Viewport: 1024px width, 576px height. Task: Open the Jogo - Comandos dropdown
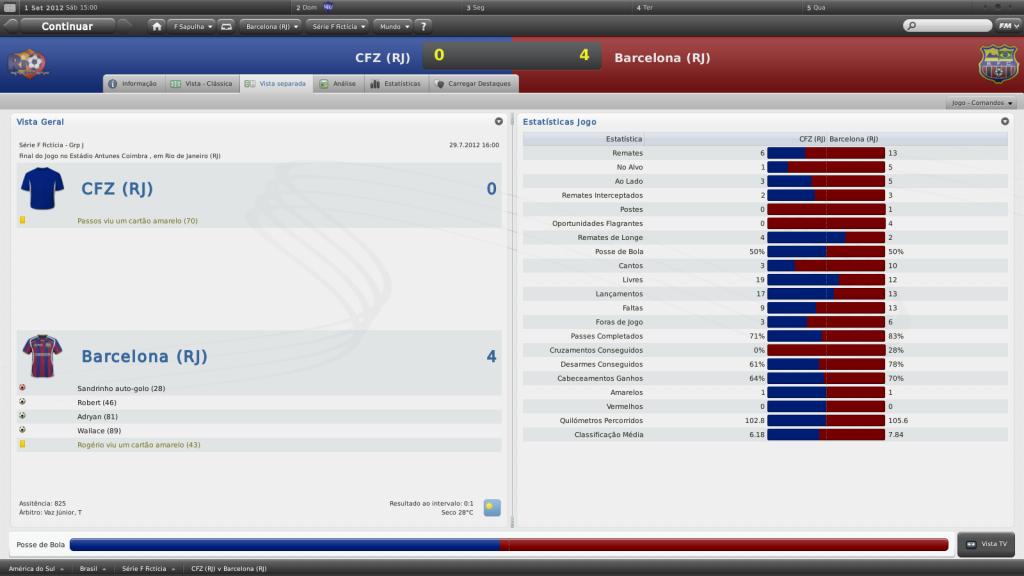(x=982, y=103)
